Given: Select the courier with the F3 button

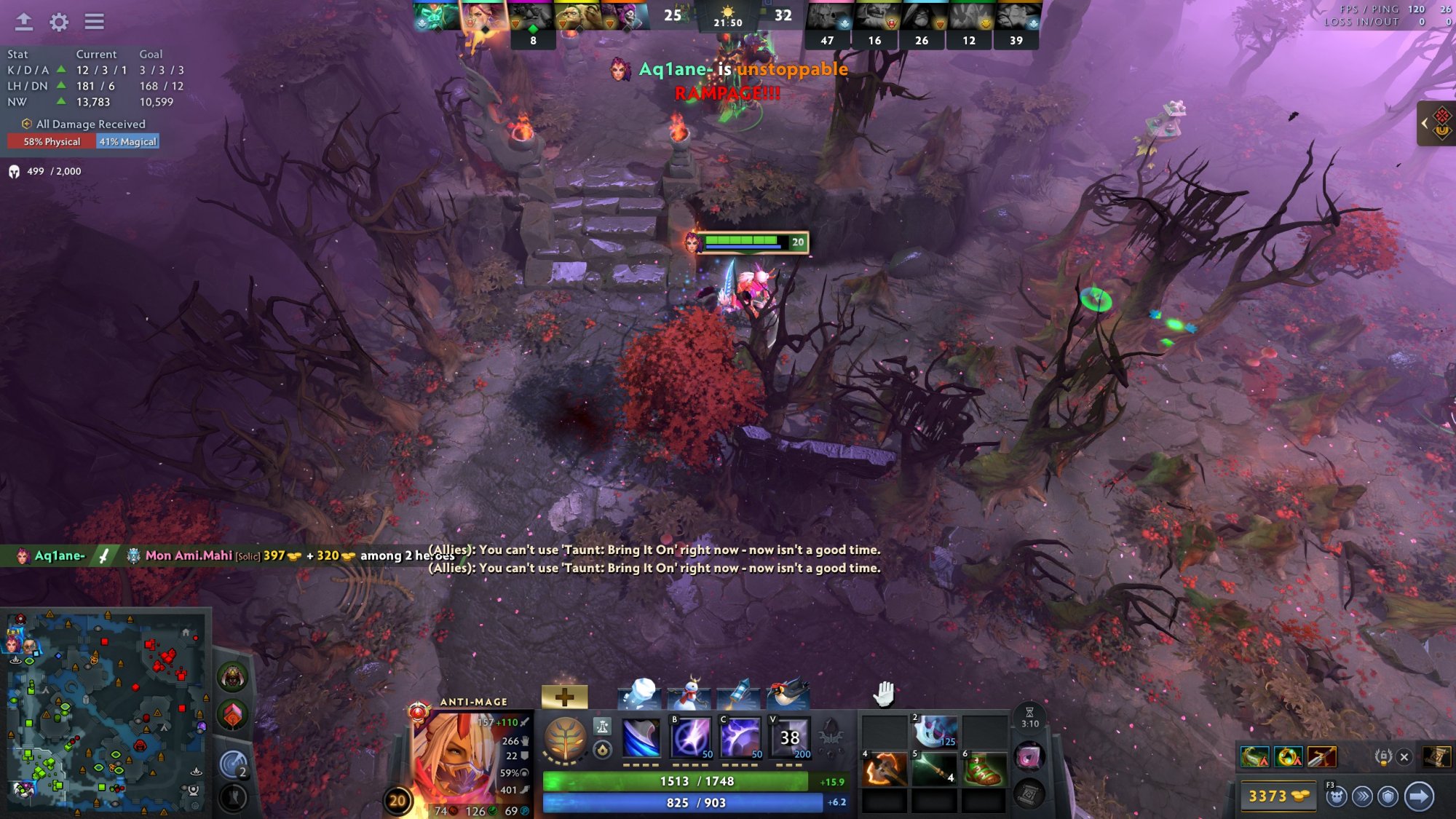Looking at the screenshot, I should coord(1336,796).
